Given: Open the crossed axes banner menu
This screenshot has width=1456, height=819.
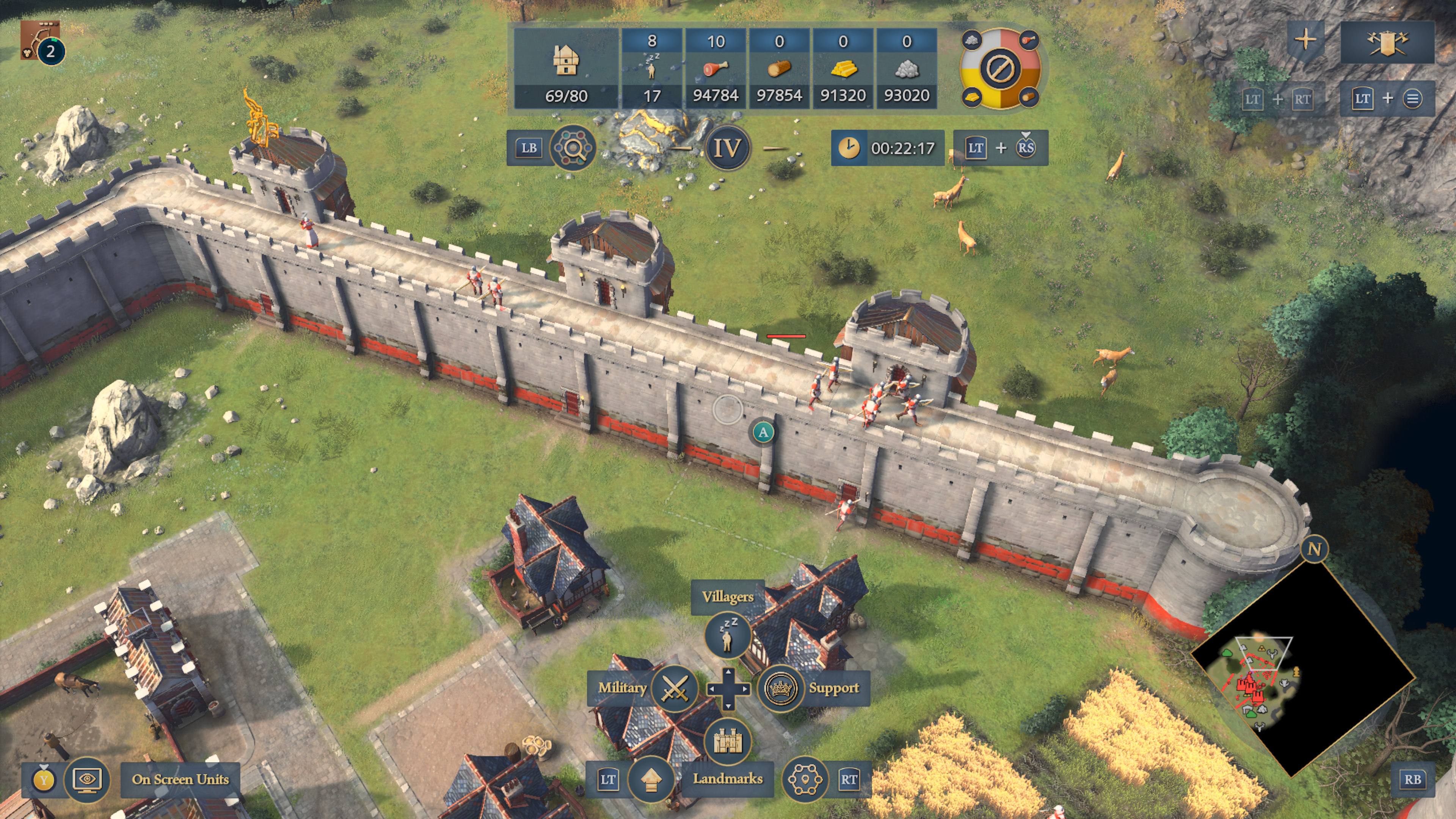Looking at the screenshot, I should point(1387,41).
